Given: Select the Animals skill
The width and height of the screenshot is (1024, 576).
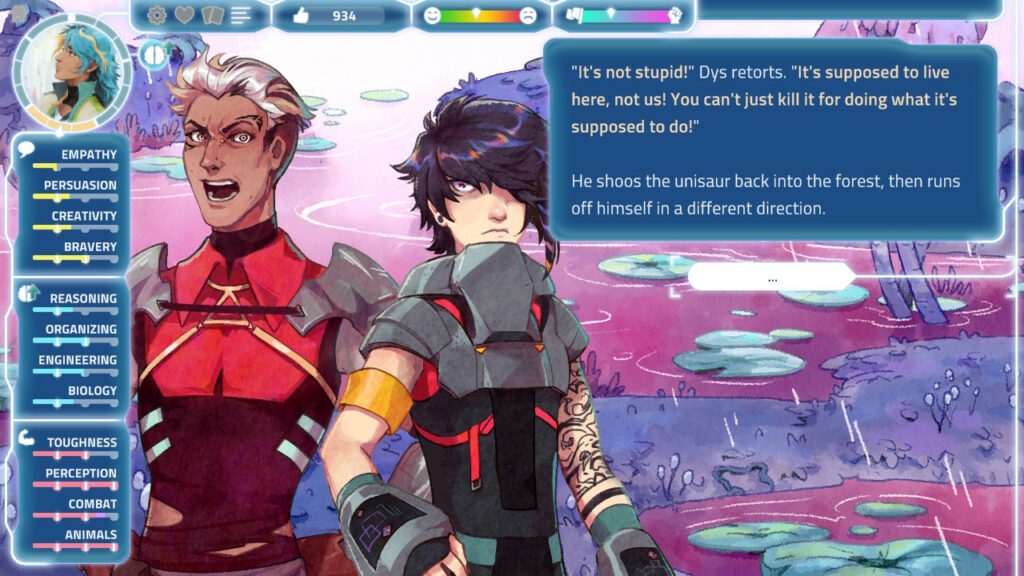Looking at the screenshot, I should click(x=92, y=535).
